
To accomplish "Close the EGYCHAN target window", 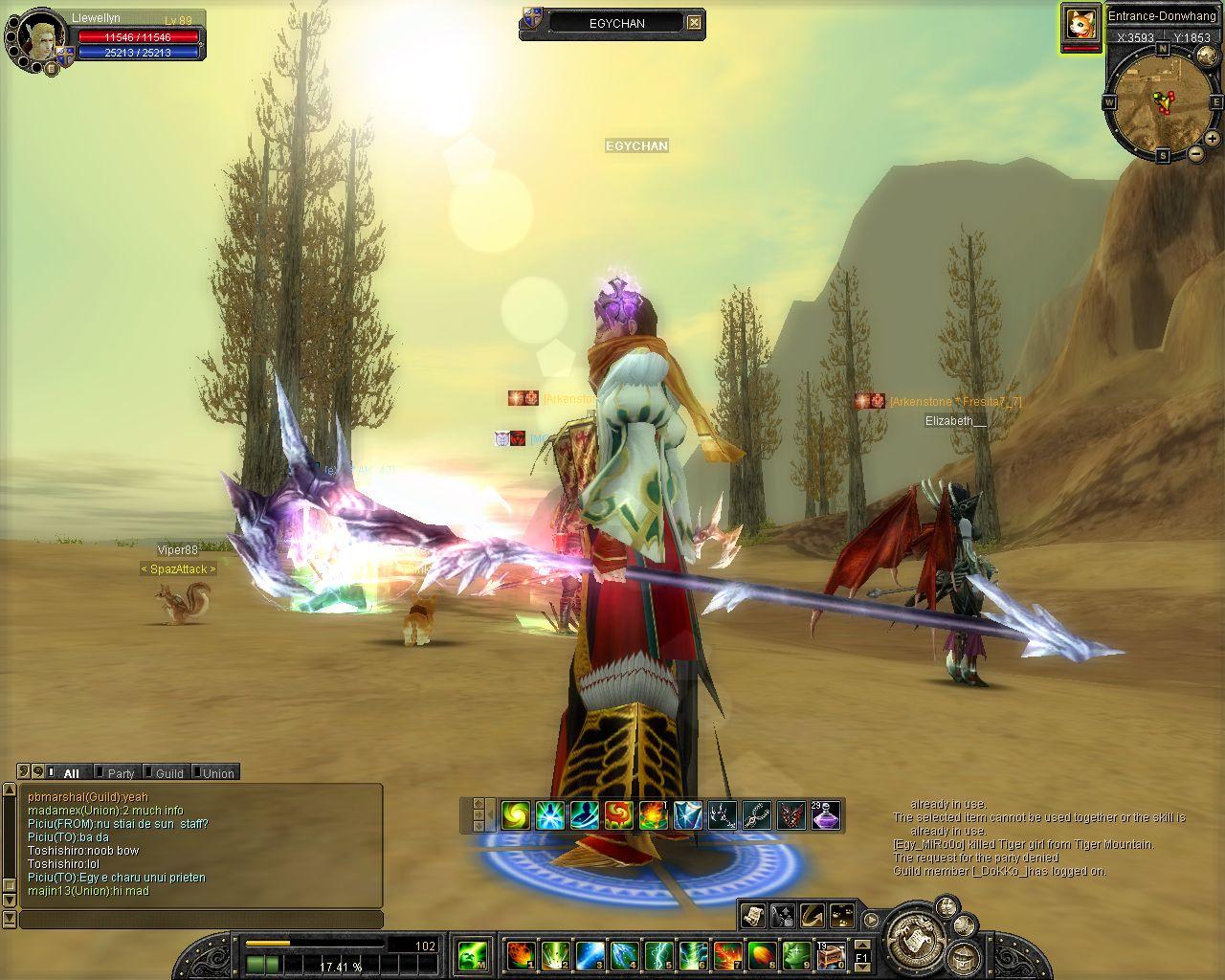I will click(x=695, y=23).
